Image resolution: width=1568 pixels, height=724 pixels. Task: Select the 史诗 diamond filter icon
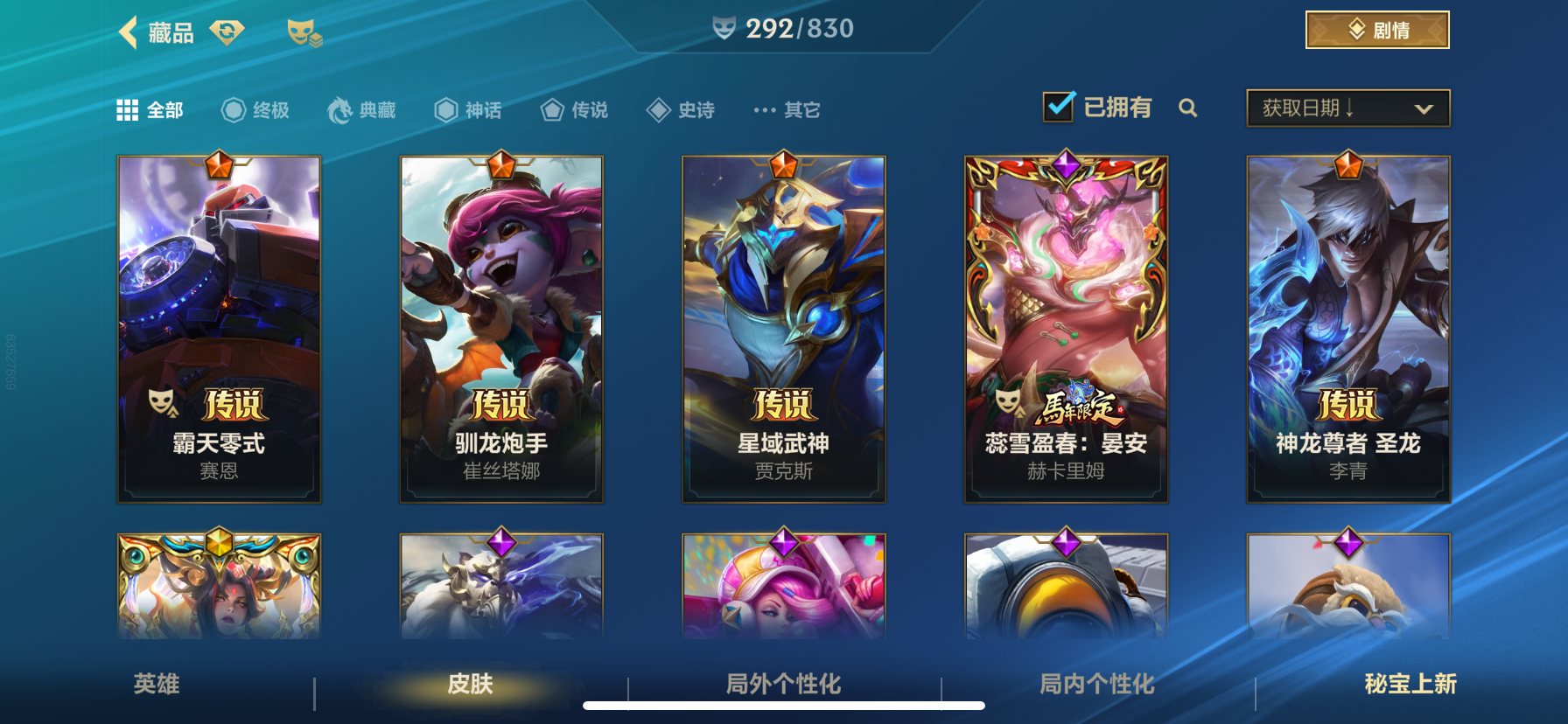pyautogui.click(x=657, y=108)
